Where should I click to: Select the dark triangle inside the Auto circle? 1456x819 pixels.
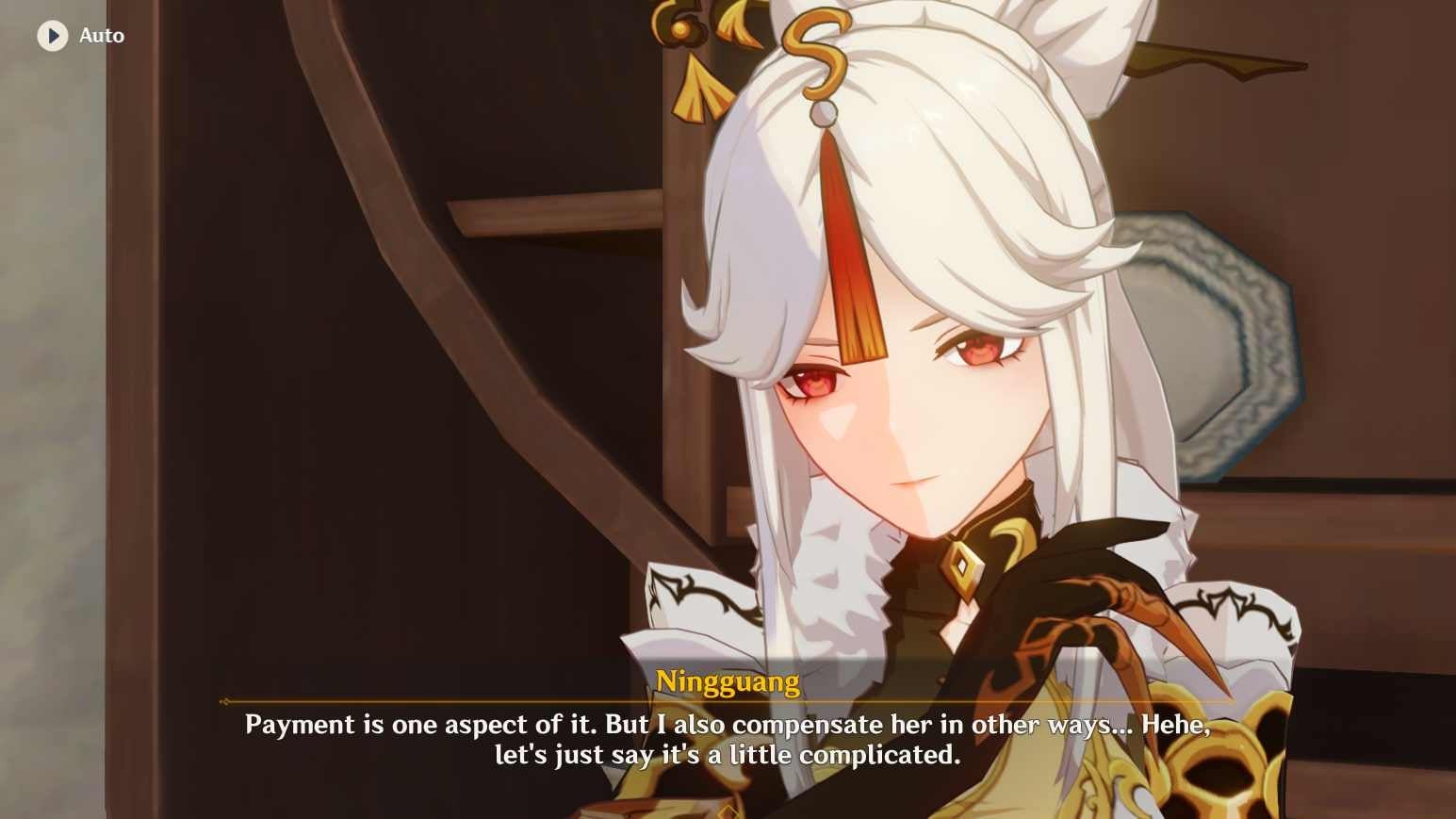click(54, 35)
